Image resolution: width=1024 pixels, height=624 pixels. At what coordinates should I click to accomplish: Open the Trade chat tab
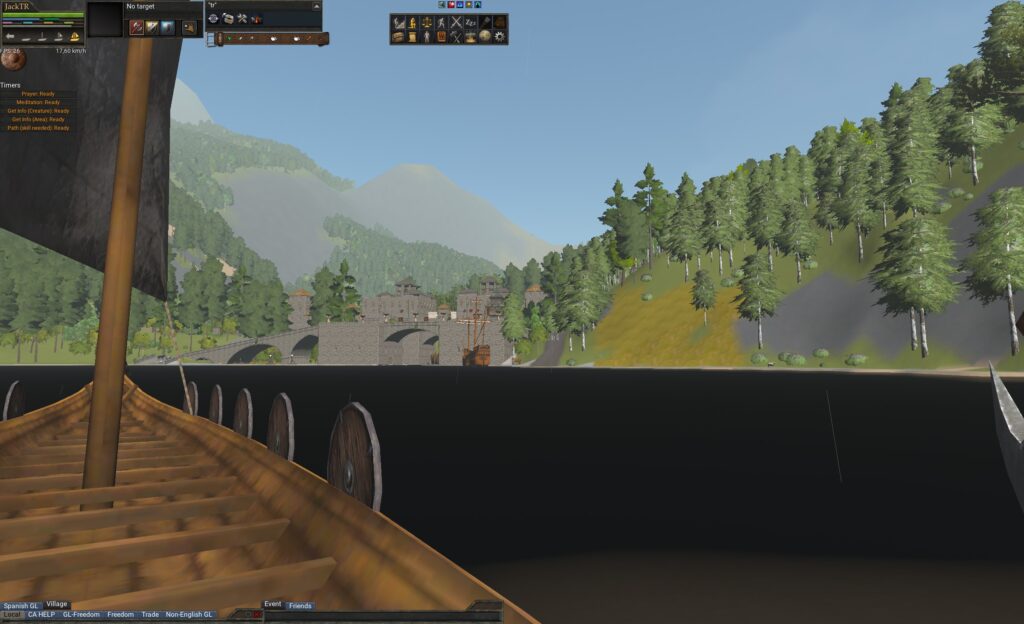point(150,614)
